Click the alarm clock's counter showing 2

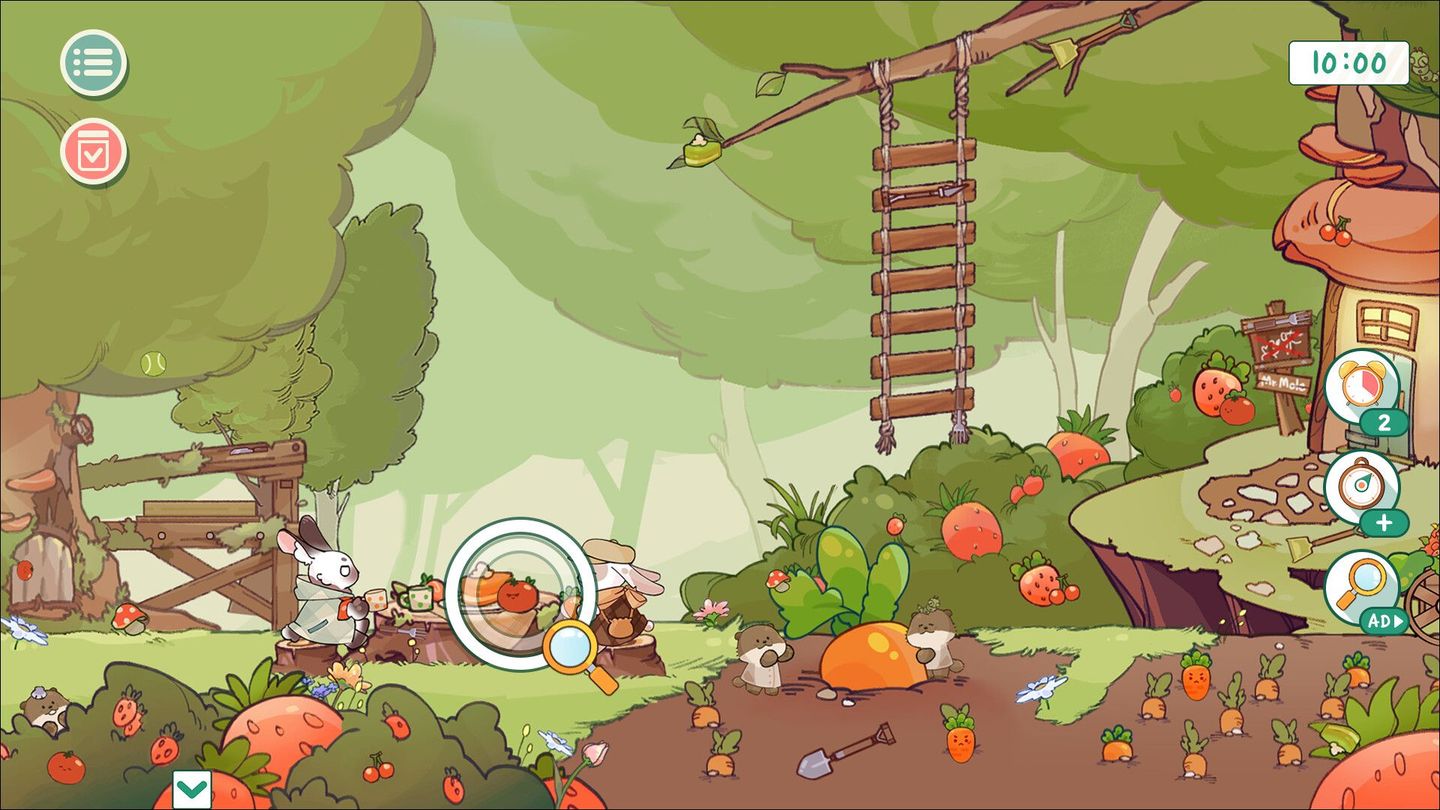(1384, 423)
